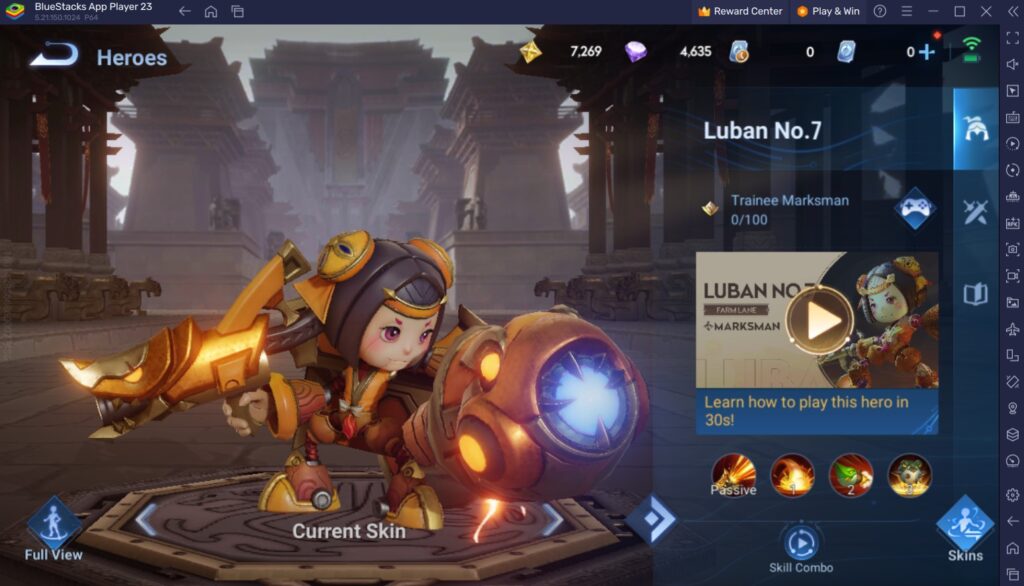Open the Skins menu
This screenshot has height=586, width=1024.
[965, 527]
